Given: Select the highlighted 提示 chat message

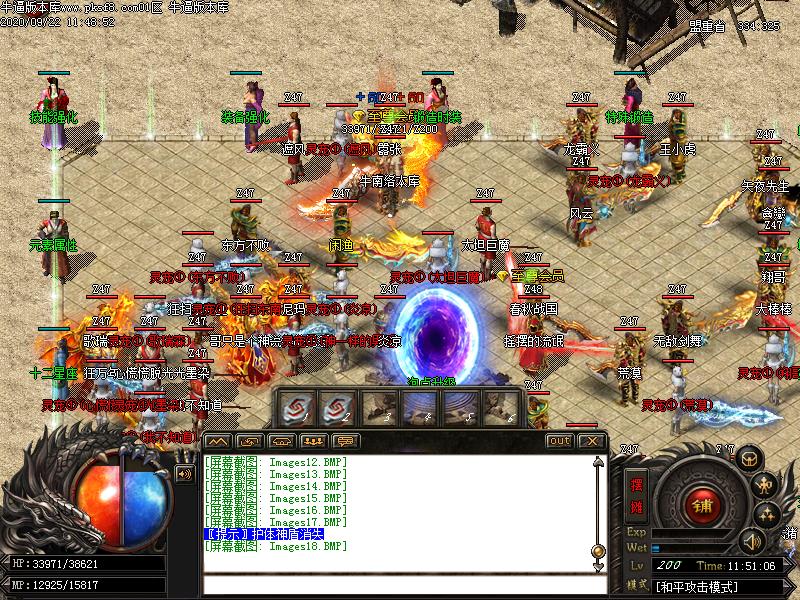Looking at the screenshot, I should 264,535.
